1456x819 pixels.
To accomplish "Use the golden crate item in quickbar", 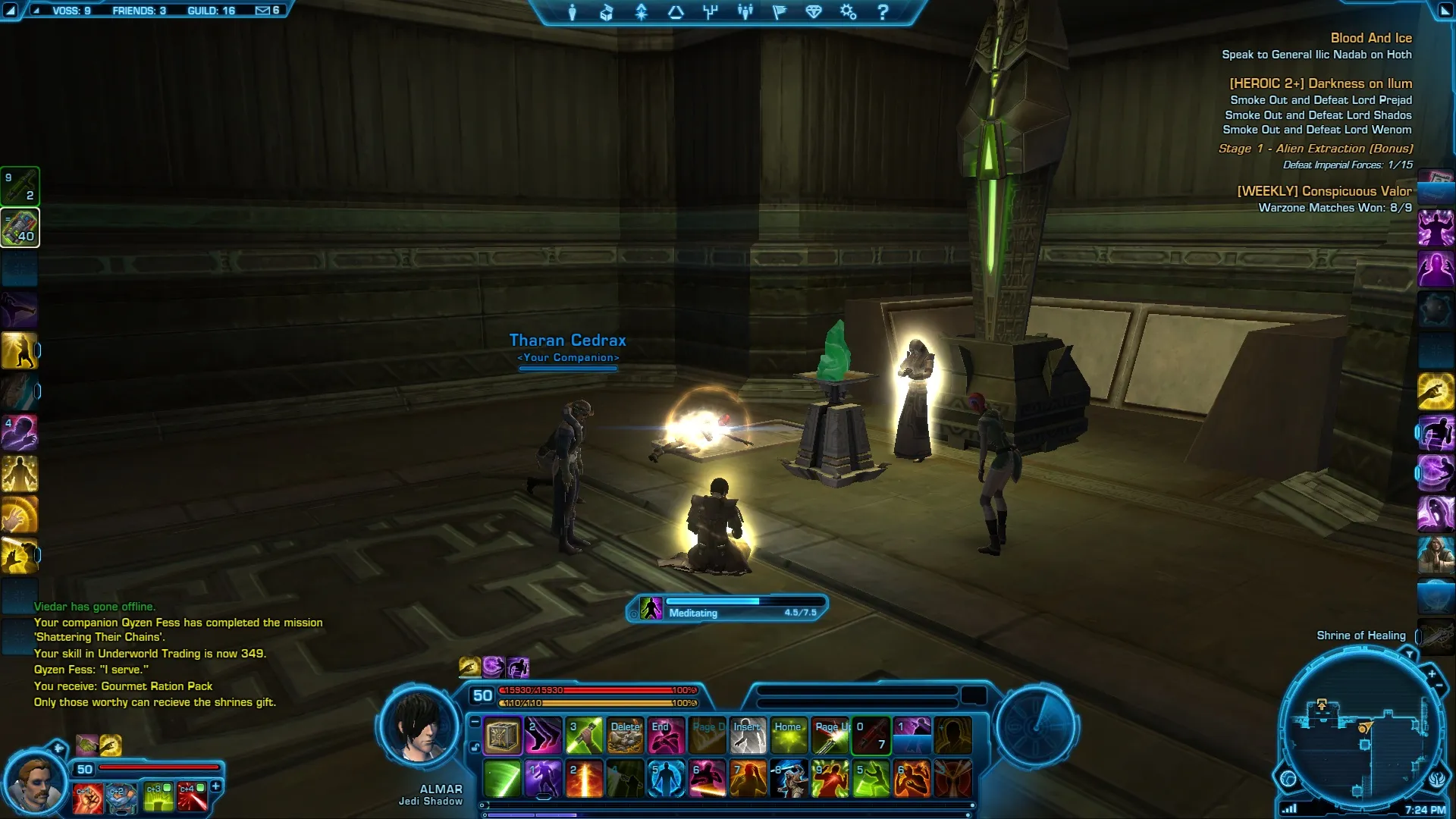I will pyautogui.click(x=502, y=736).
